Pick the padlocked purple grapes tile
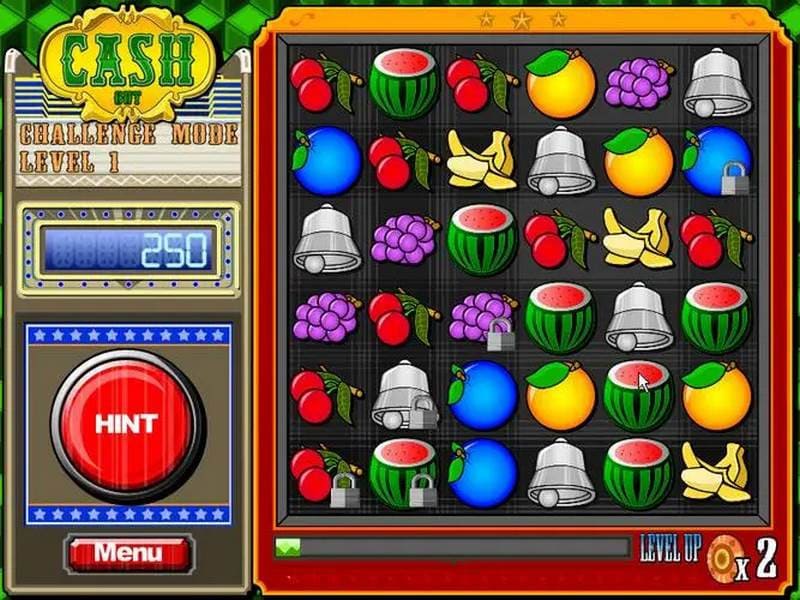Viewport: 800px width, 600px height. coord(481,319)
